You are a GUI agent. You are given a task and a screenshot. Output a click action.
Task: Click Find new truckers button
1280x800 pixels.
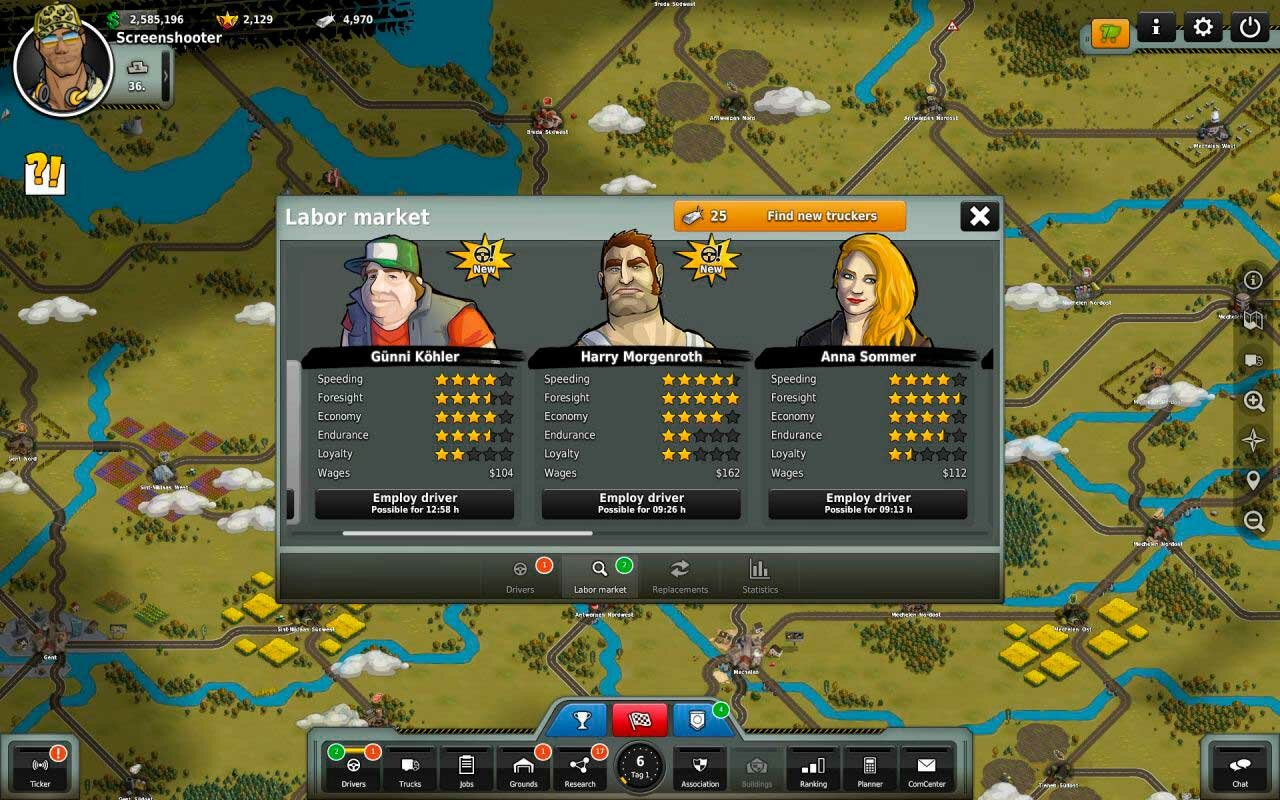tap(790, 216)
